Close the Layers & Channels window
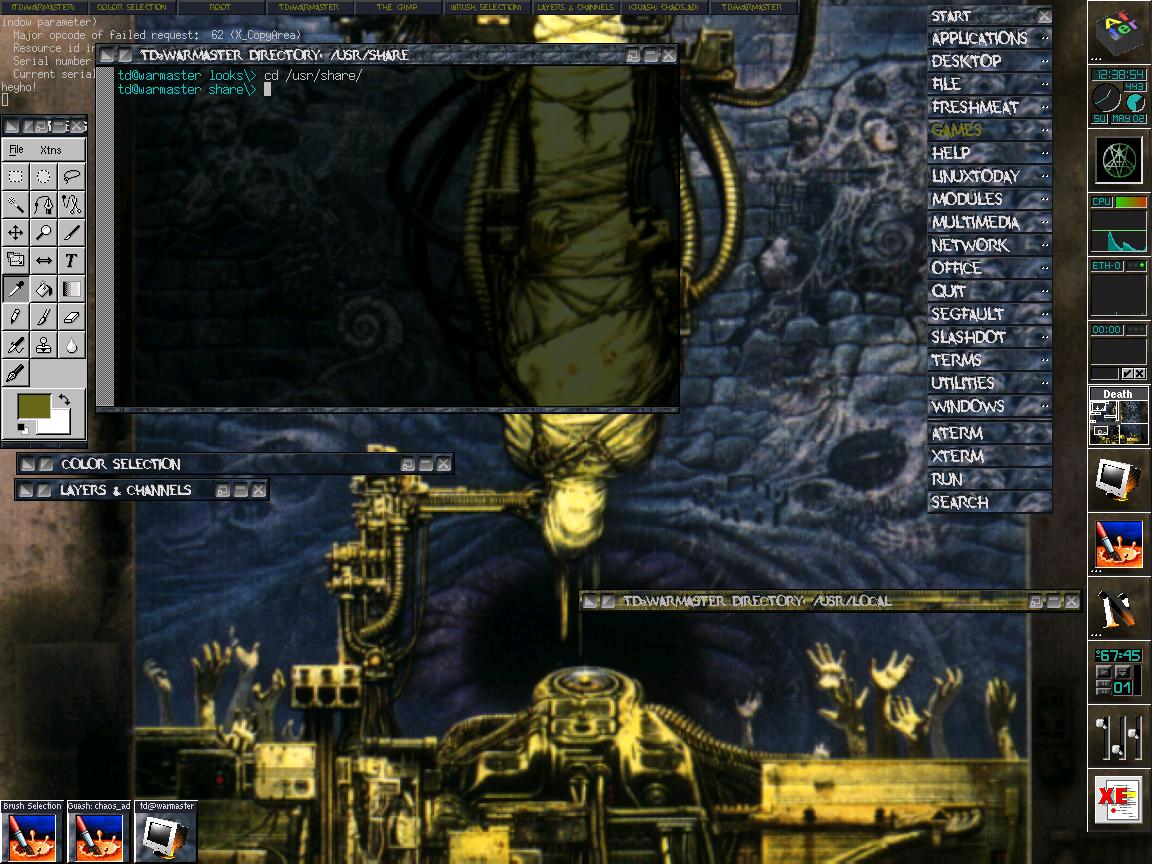 click(x=258, y=490)
